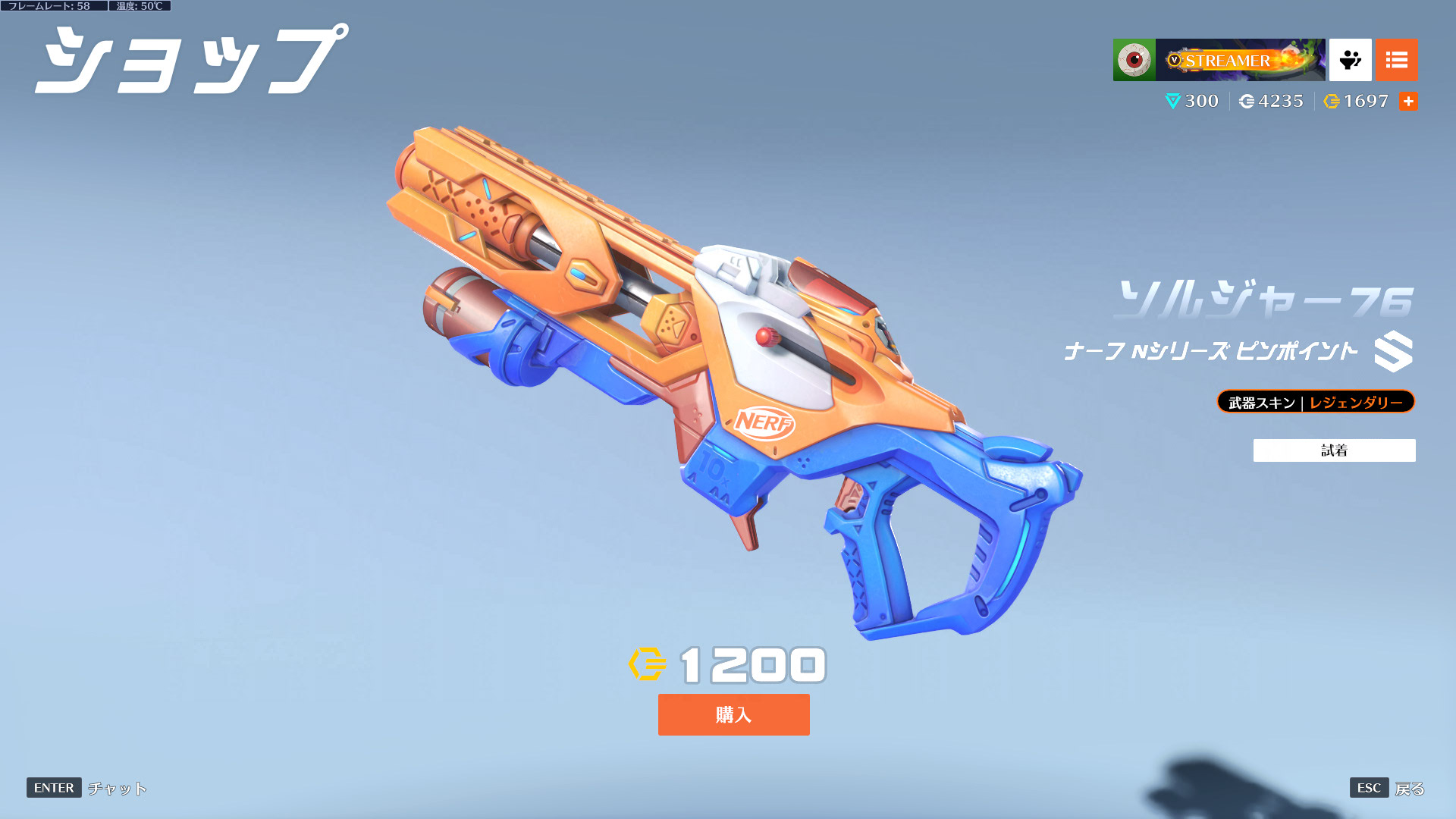This screenshot has height=819, width=1456.
Task: Open the orange list menu button
Action: coord(1396,60)
